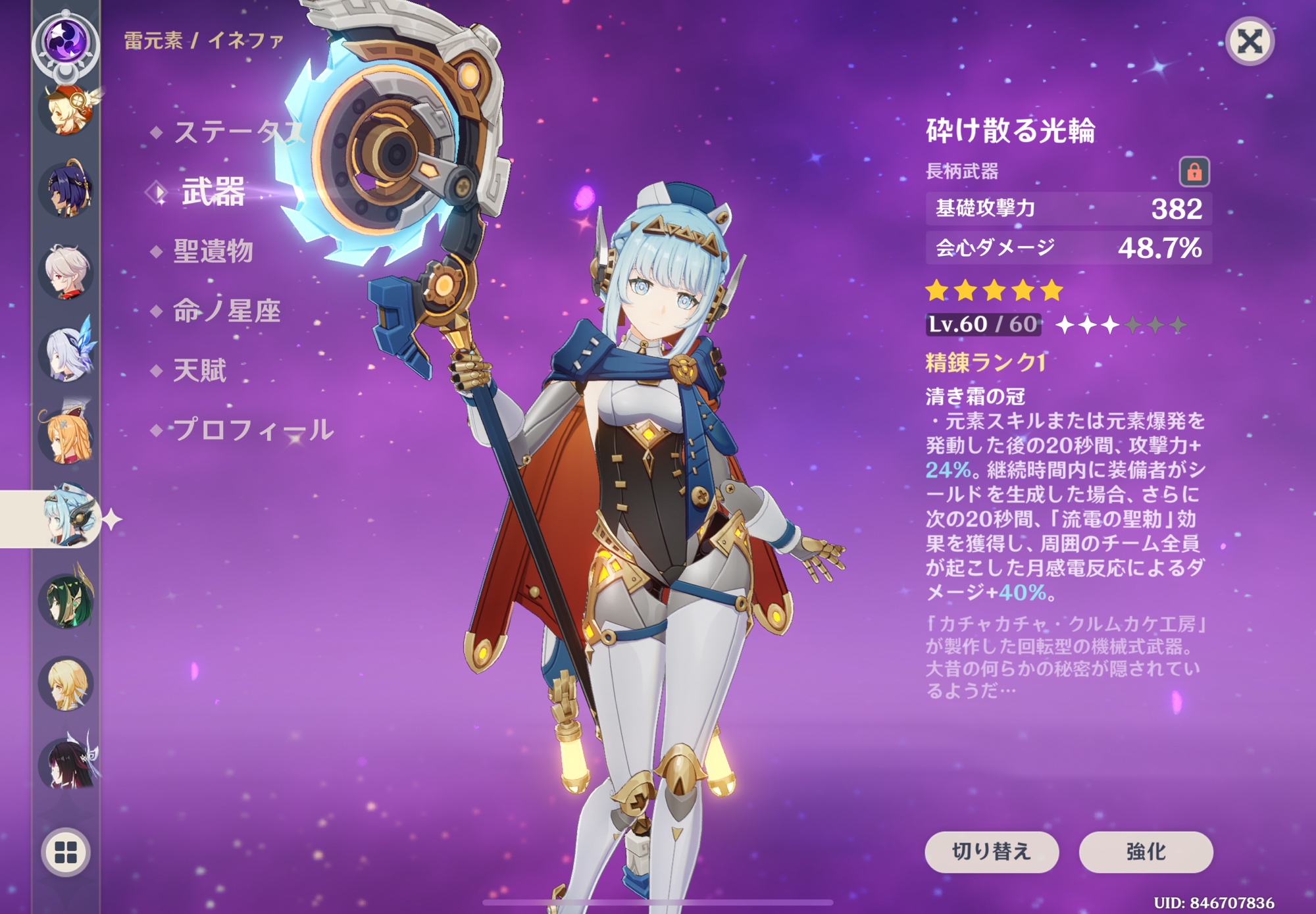Pick the orange braided-hair character portrait
This screenshot has height=914, width=1316.
point(66,436)
